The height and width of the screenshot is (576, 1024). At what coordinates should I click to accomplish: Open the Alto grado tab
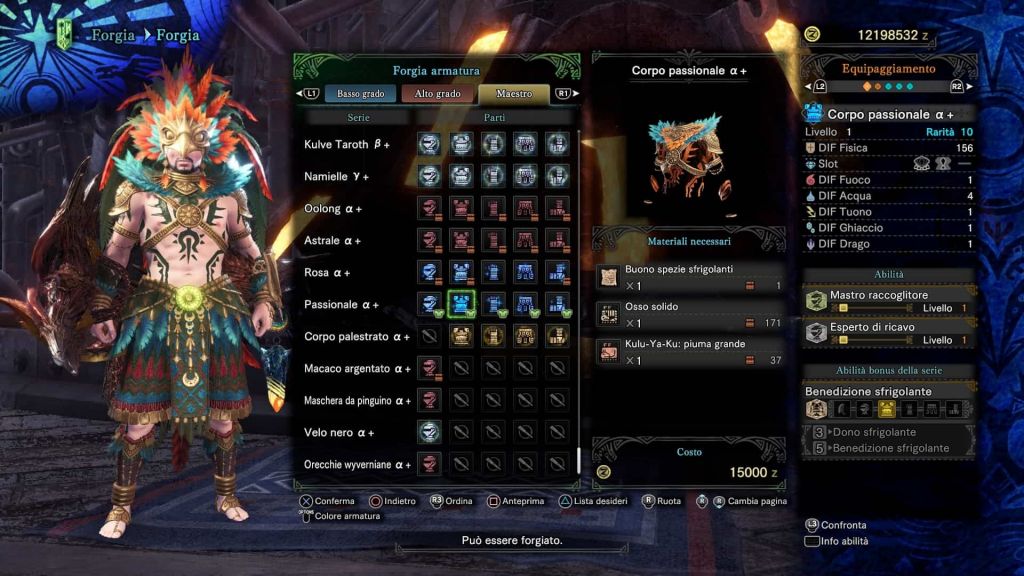pyautogui.click(x=438, y=94)
